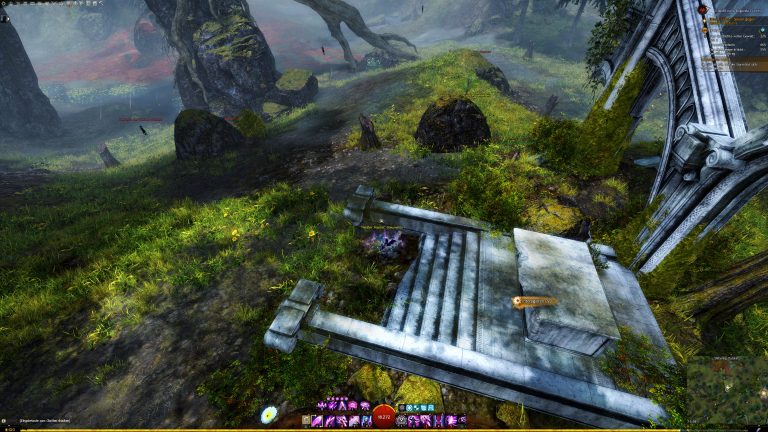The width and height of the screenshot is (768, 432).
Task: Use the first shatter skill above the bar
Action: (322, 406)
